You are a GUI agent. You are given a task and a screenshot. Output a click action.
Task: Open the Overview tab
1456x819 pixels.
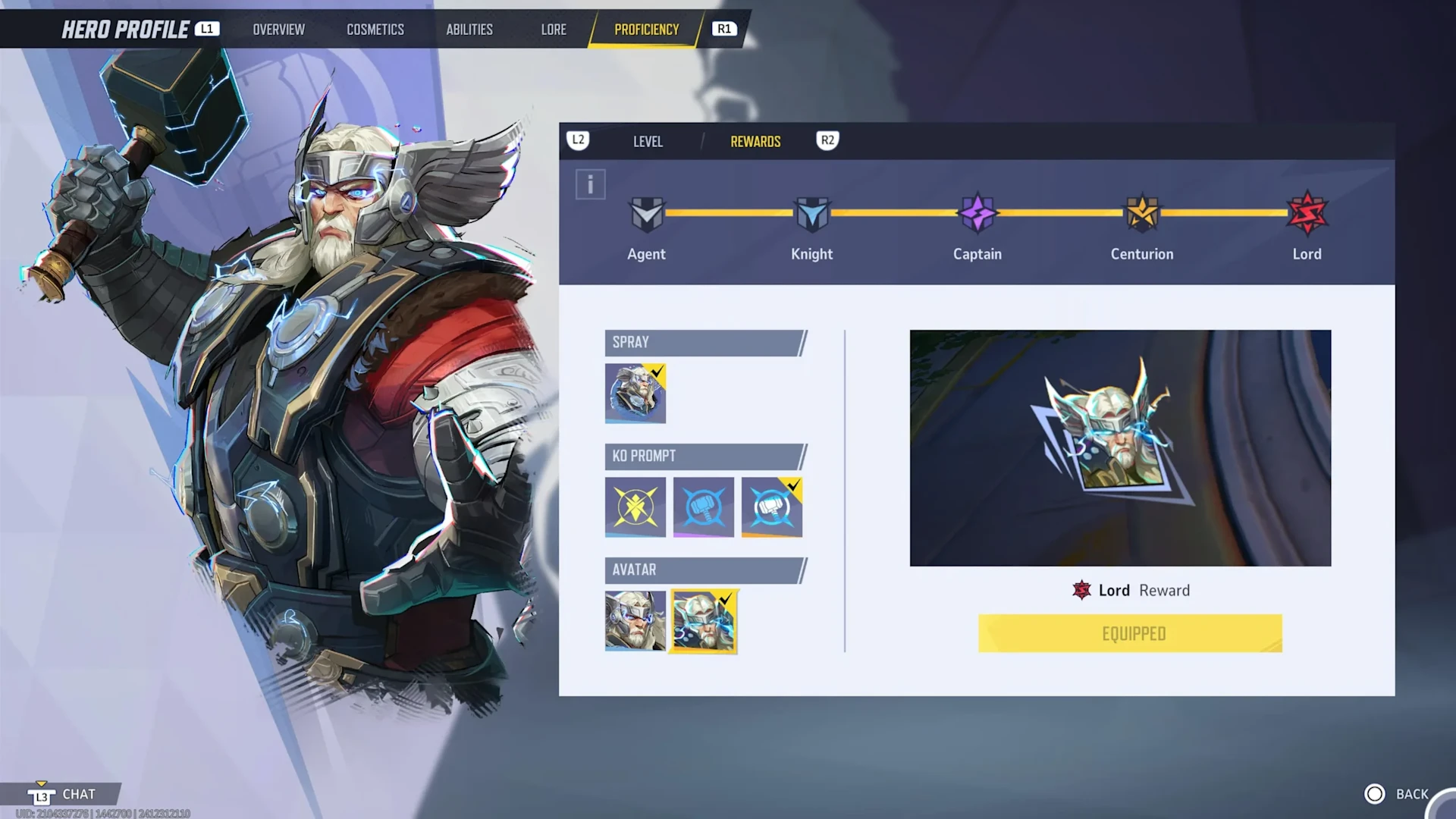(x=278, y=30)
